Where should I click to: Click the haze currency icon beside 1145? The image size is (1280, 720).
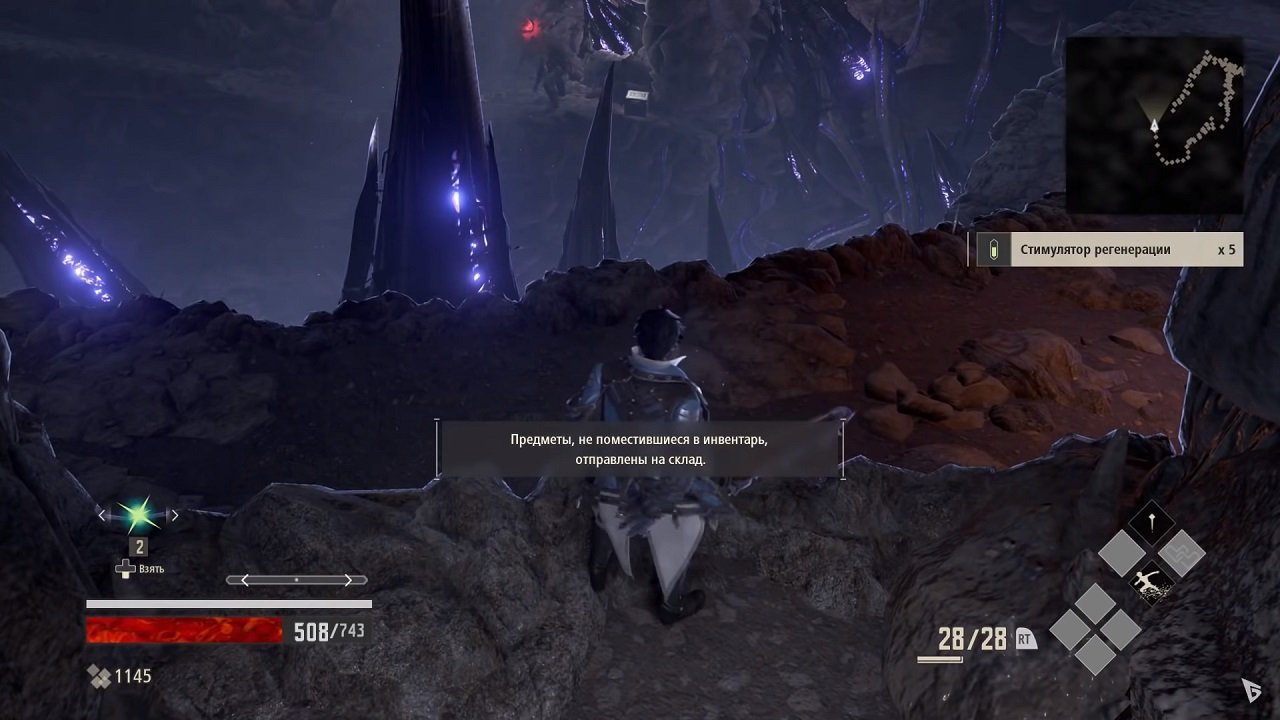tap(100, 676)
